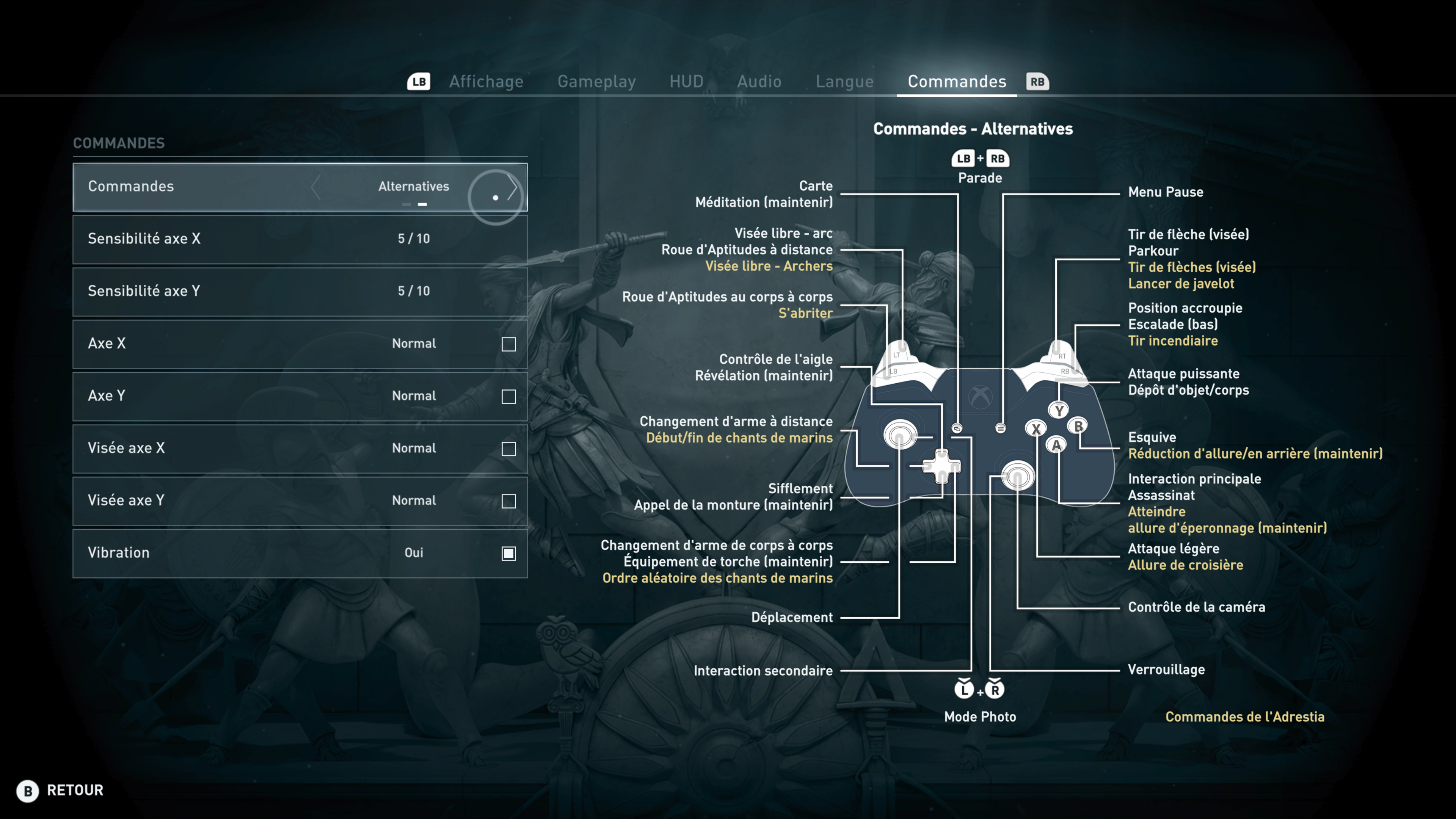Select the Sensibilité axe Y row
This screenshot has height=819, width=1456.
tap(300, 291)
